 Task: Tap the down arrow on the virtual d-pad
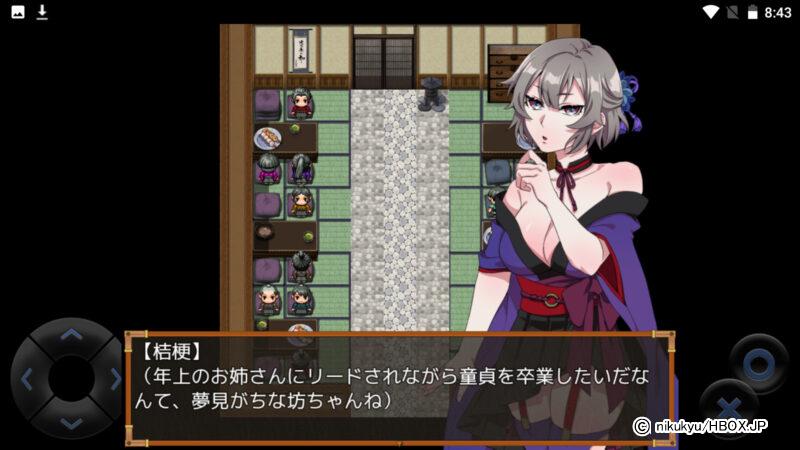(x=70, y=422)
